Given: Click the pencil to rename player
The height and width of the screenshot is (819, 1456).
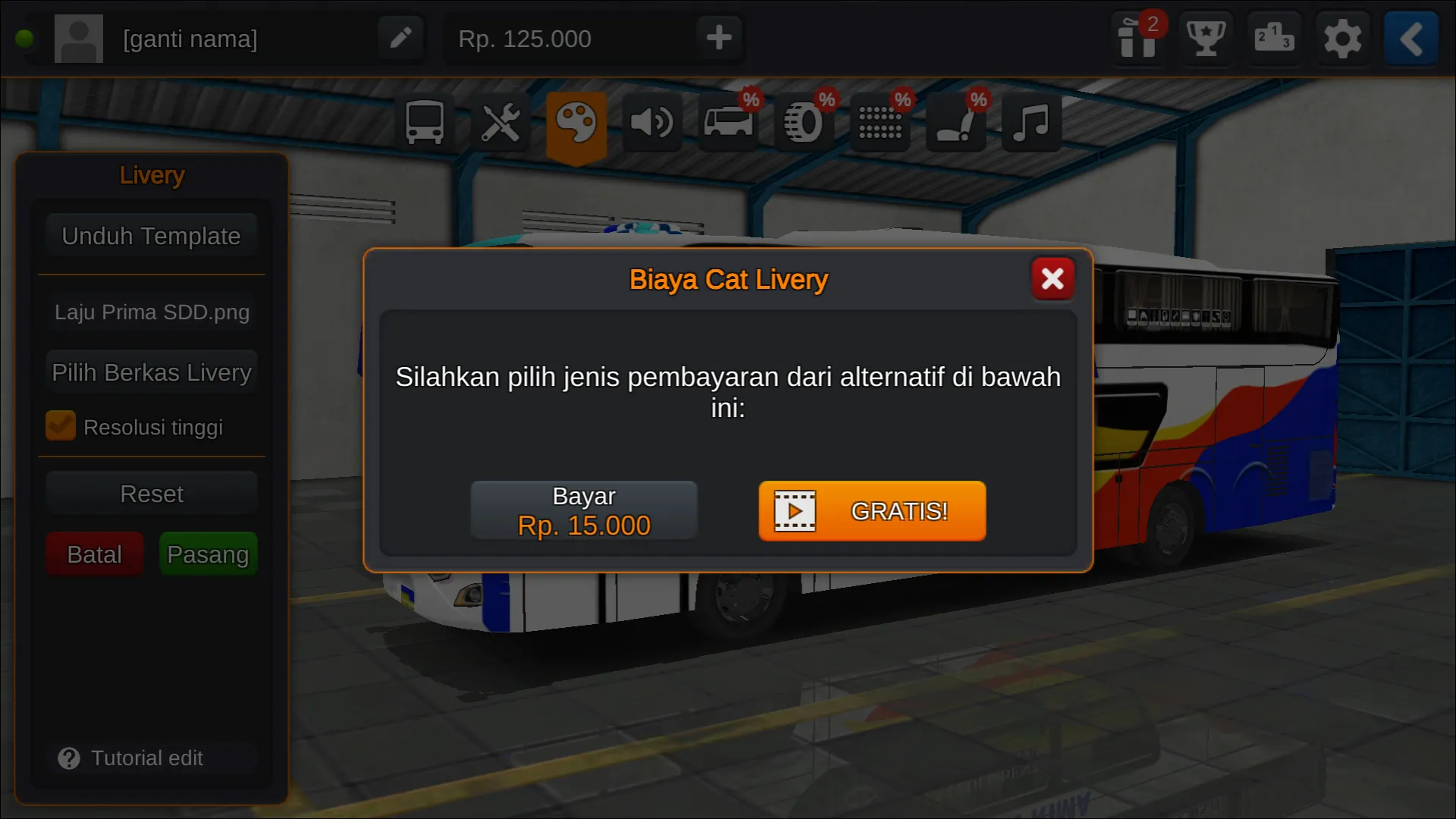Looking at the screenshot, I should [x=401, y=38].
